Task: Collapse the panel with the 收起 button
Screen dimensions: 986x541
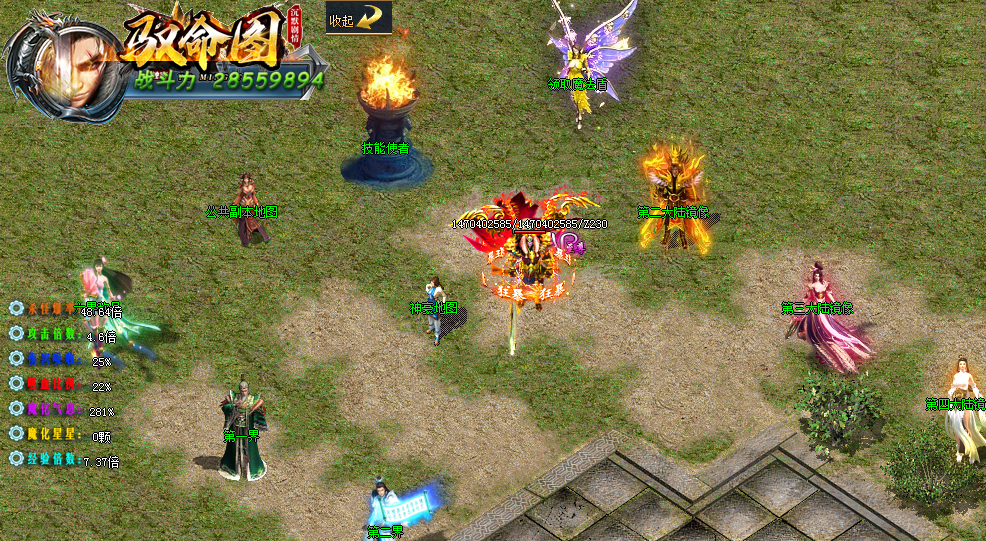Action: pos(358,18)
